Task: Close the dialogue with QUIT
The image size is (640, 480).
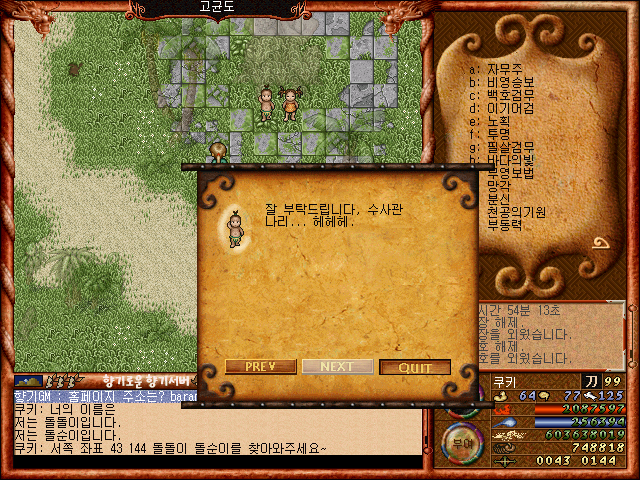Action: click(x=414, y=367)
